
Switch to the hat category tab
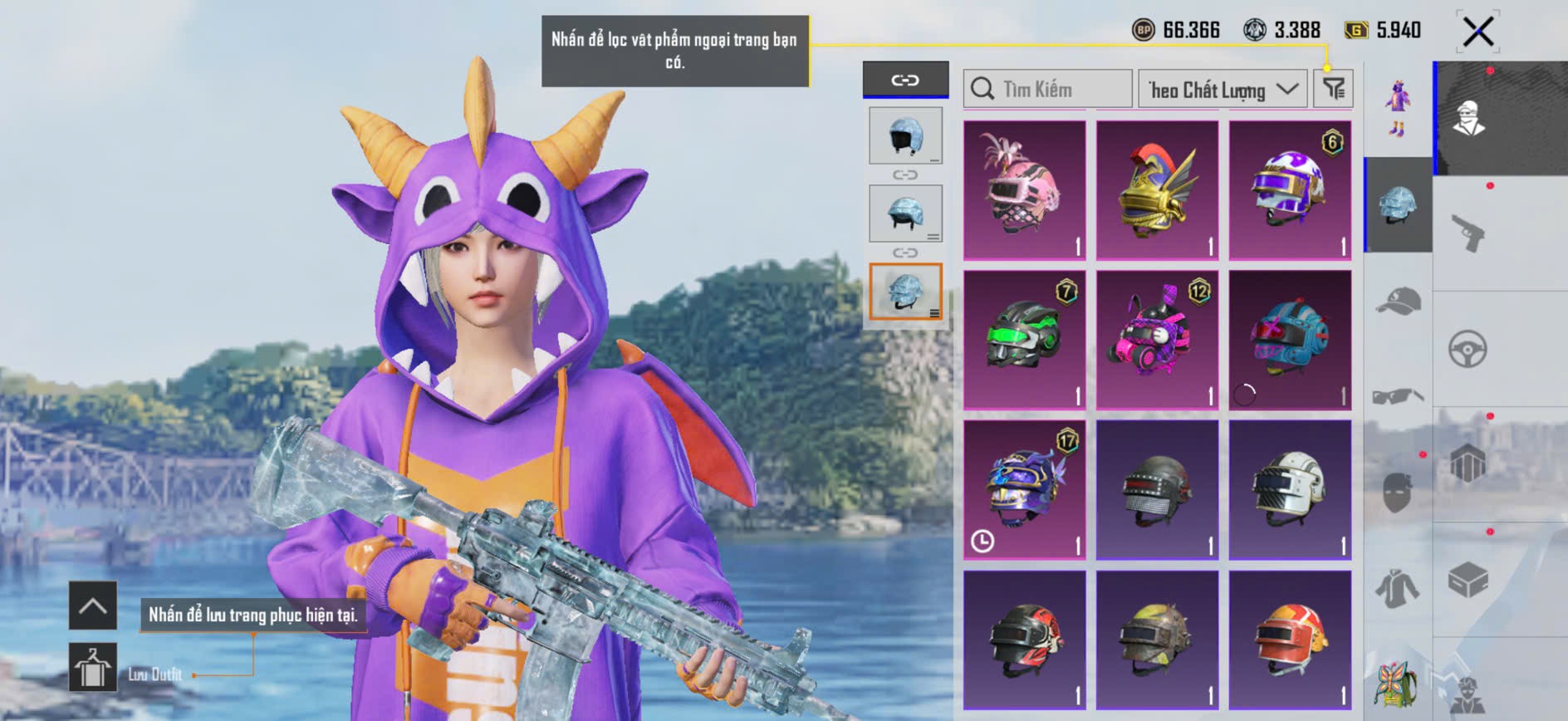[x=1399, y=302]
